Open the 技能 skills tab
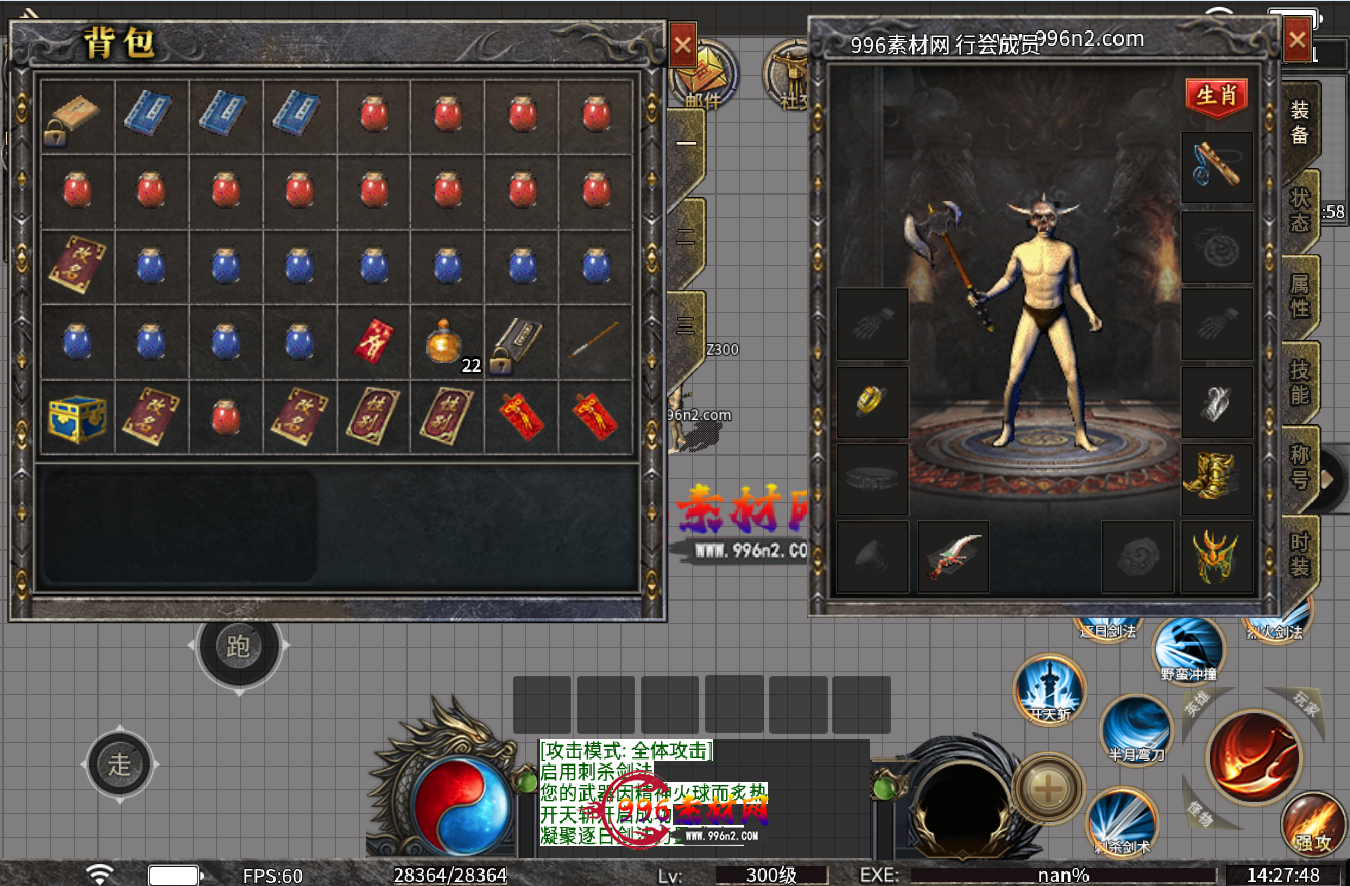The width and height of the screenshot is (1350, 886). (1299, 382)
